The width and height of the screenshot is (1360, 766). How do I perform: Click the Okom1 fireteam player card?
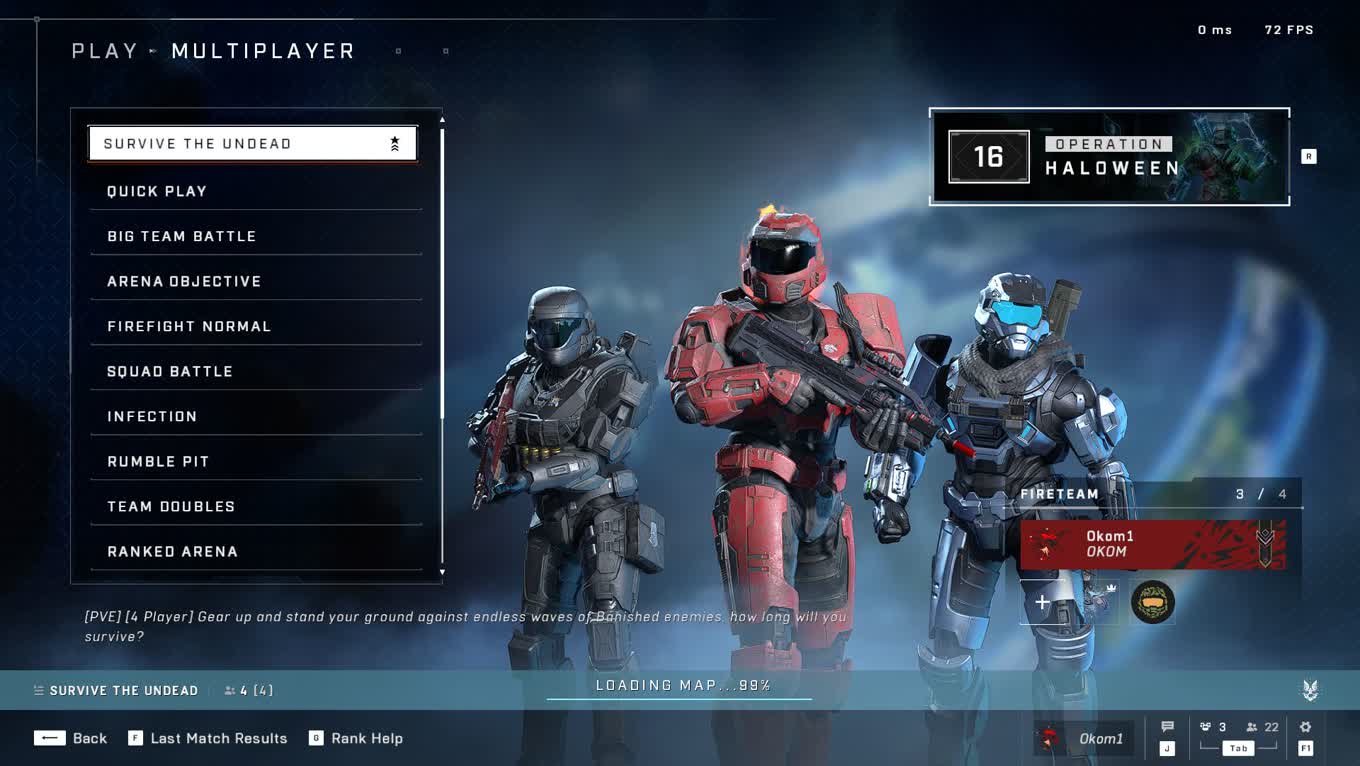click(x=1153, y=544)
